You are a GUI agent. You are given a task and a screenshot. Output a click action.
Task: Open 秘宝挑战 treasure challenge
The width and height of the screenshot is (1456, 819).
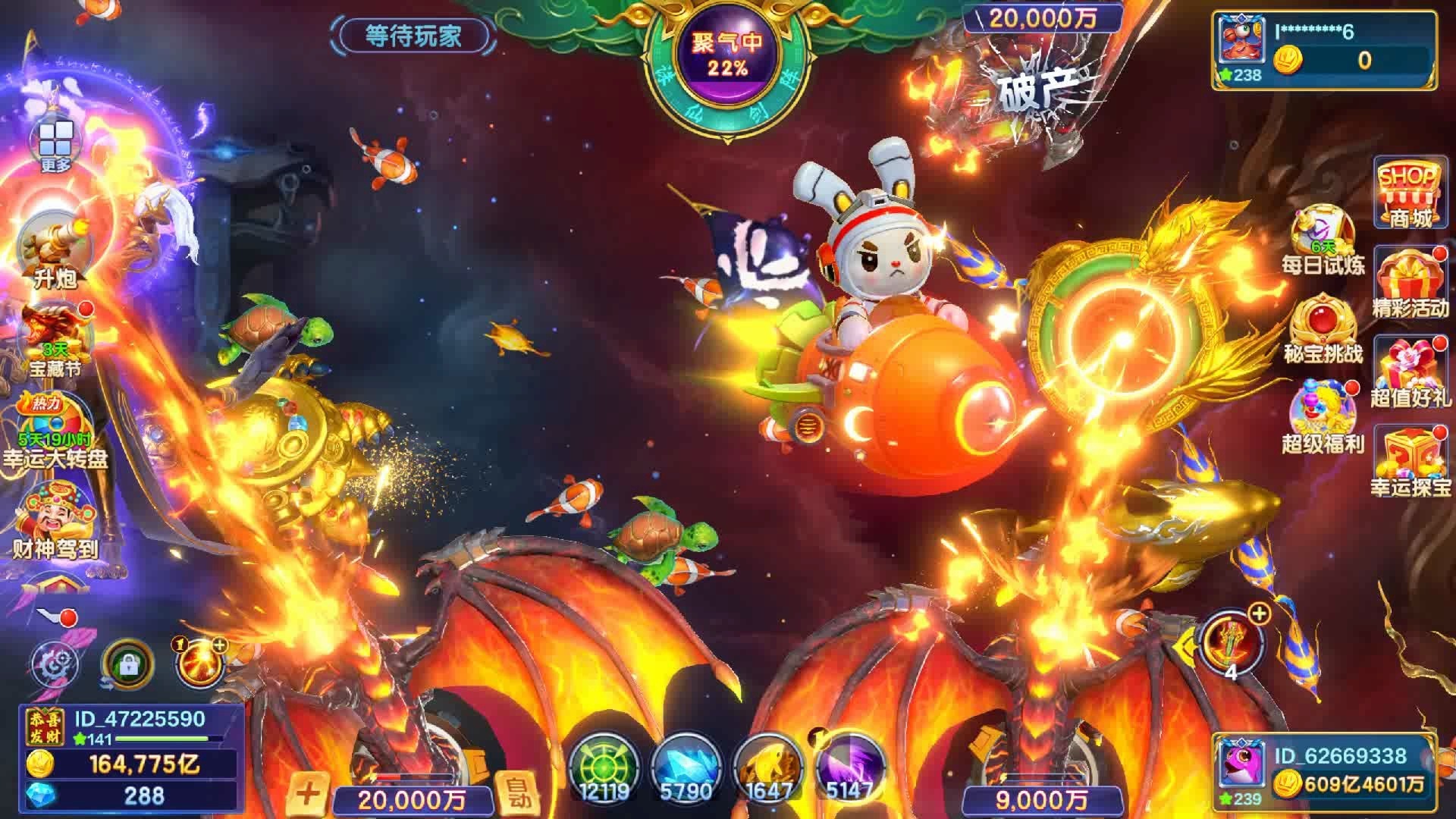1323,330
